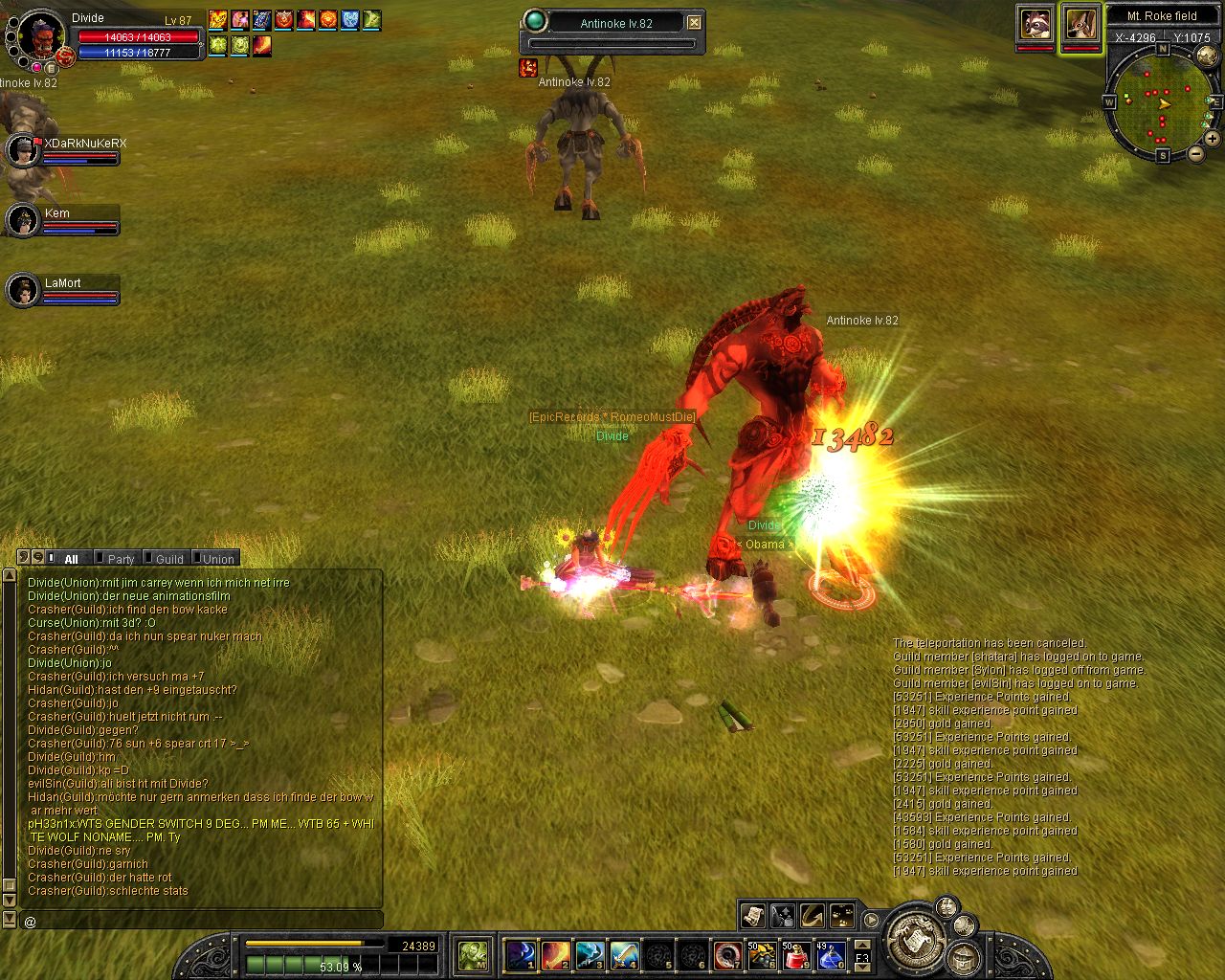Select the raccoon pet portrait

(x=1035, y=24)
